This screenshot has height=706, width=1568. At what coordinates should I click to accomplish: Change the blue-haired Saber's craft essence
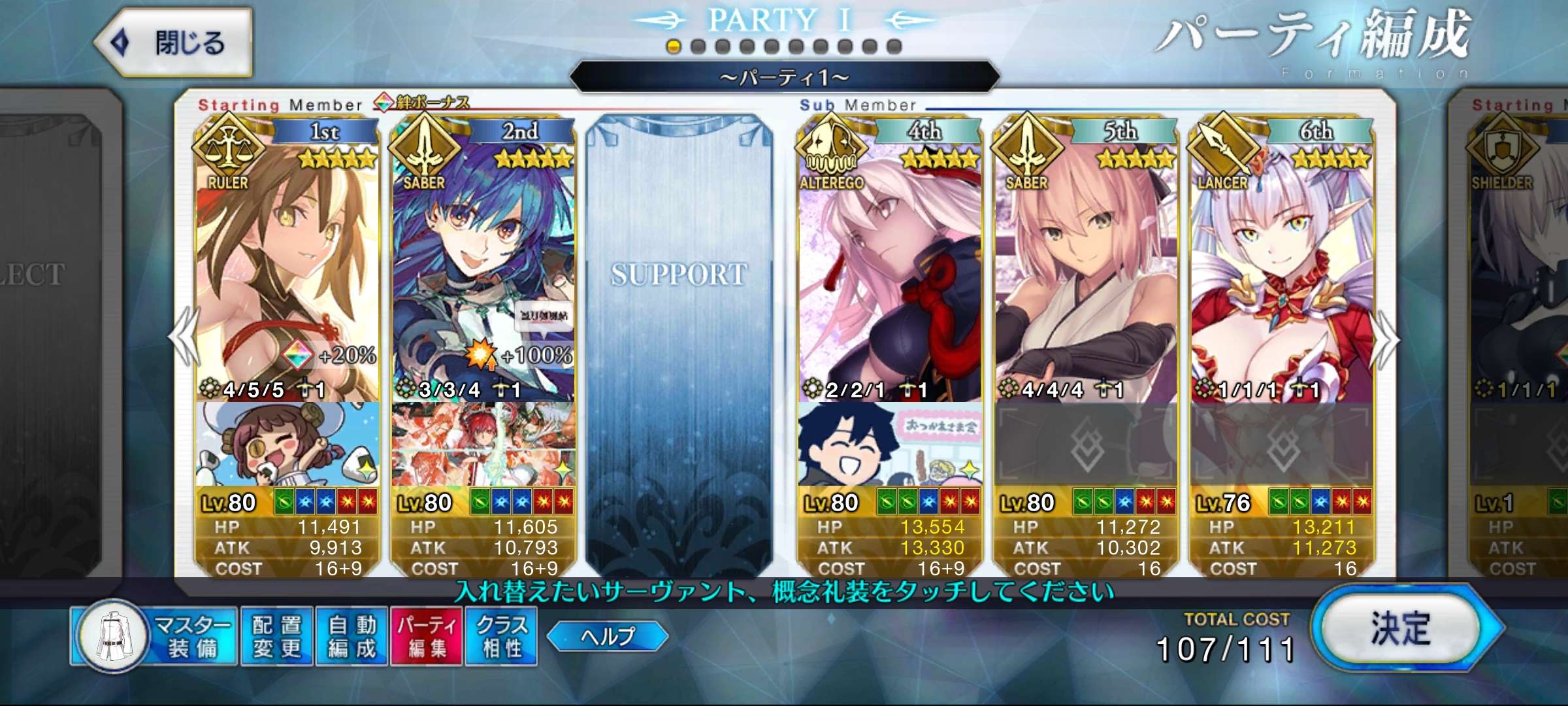(x=483, y=445)
